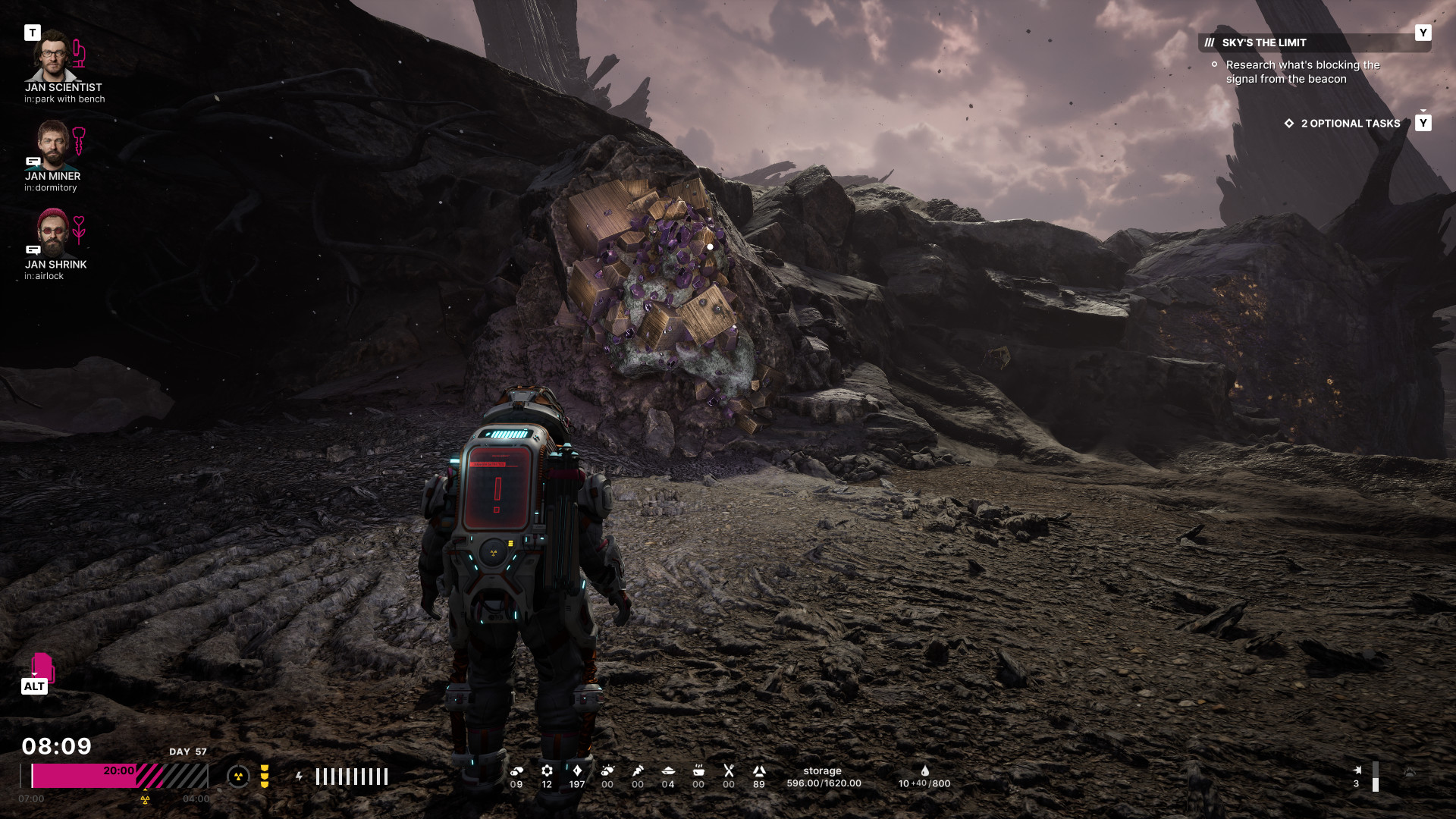This screenshot has width=1456, height=819.
Task: Select Jan Miner's portrait
Action: pyautogui.click(x=52, y=144)
